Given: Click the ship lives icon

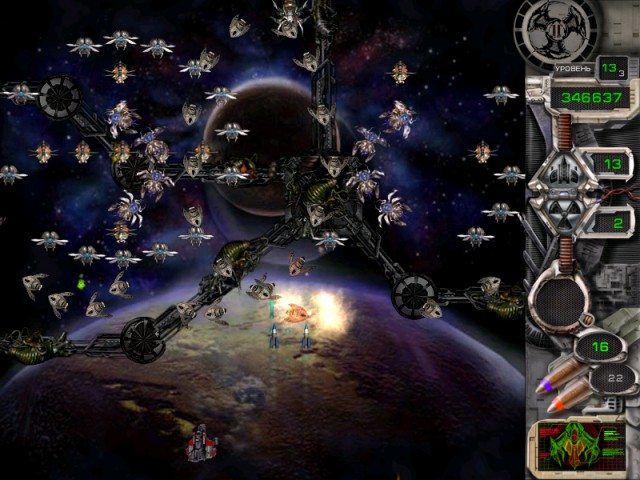Looking at the screenshot, I should [560, 168].
